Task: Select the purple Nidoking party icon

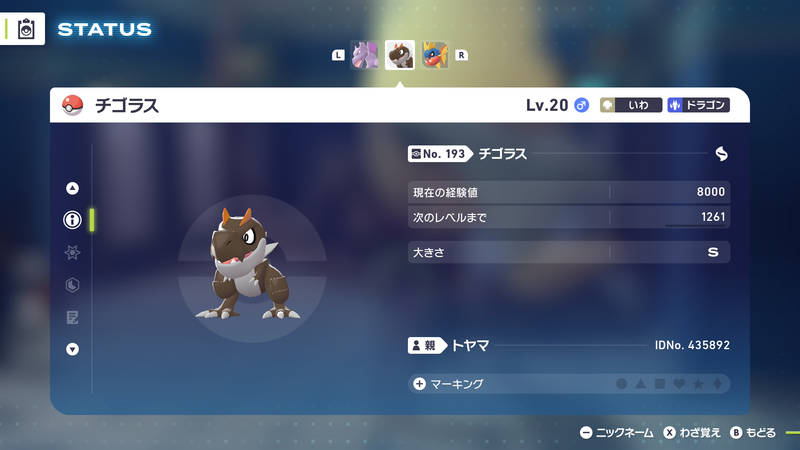Action: 366,55
